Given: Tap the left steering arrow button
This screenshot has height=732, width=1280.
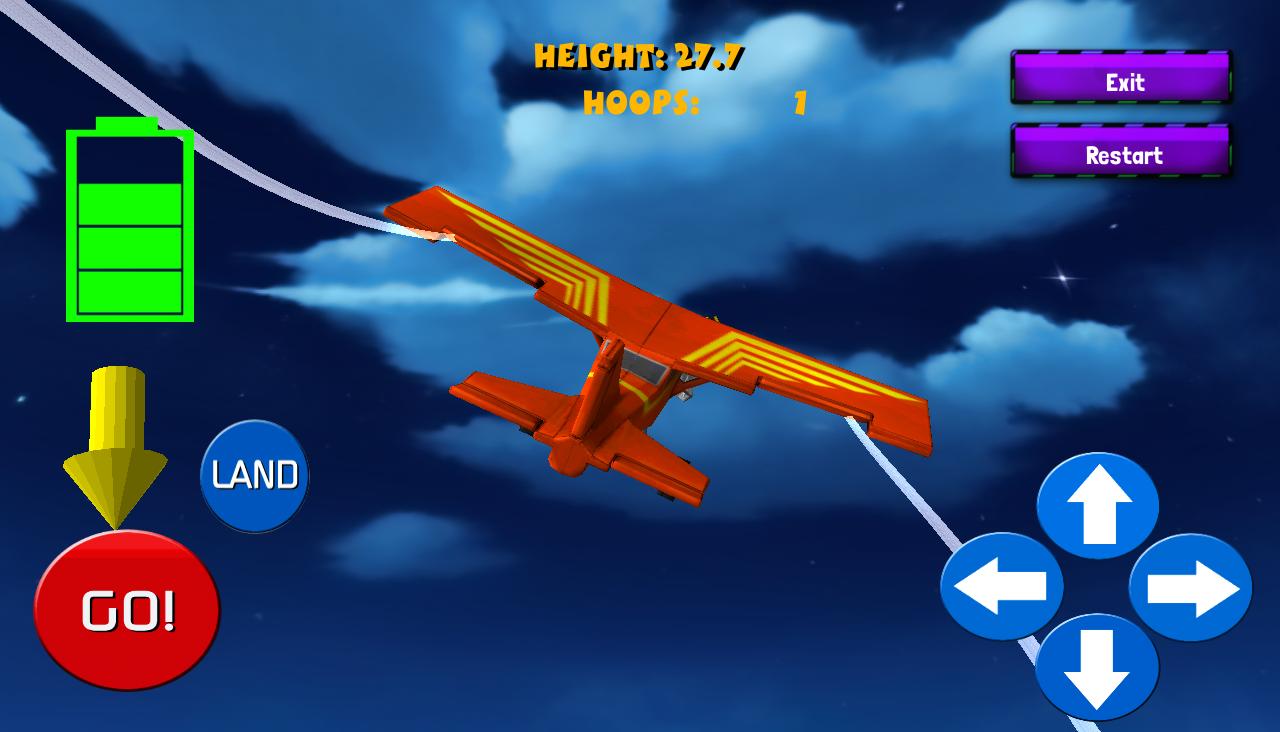Looking at the screenshot, I should coord(1005,583).
